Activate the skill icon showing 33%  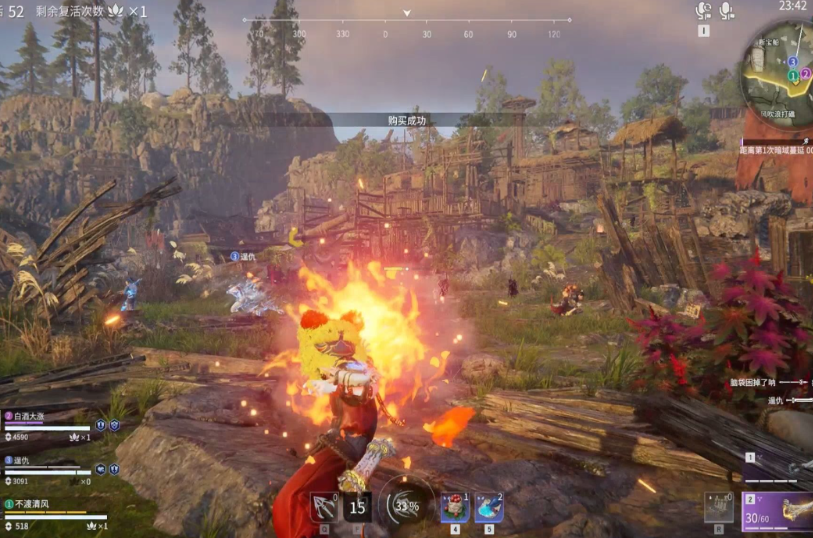[406, 505]
